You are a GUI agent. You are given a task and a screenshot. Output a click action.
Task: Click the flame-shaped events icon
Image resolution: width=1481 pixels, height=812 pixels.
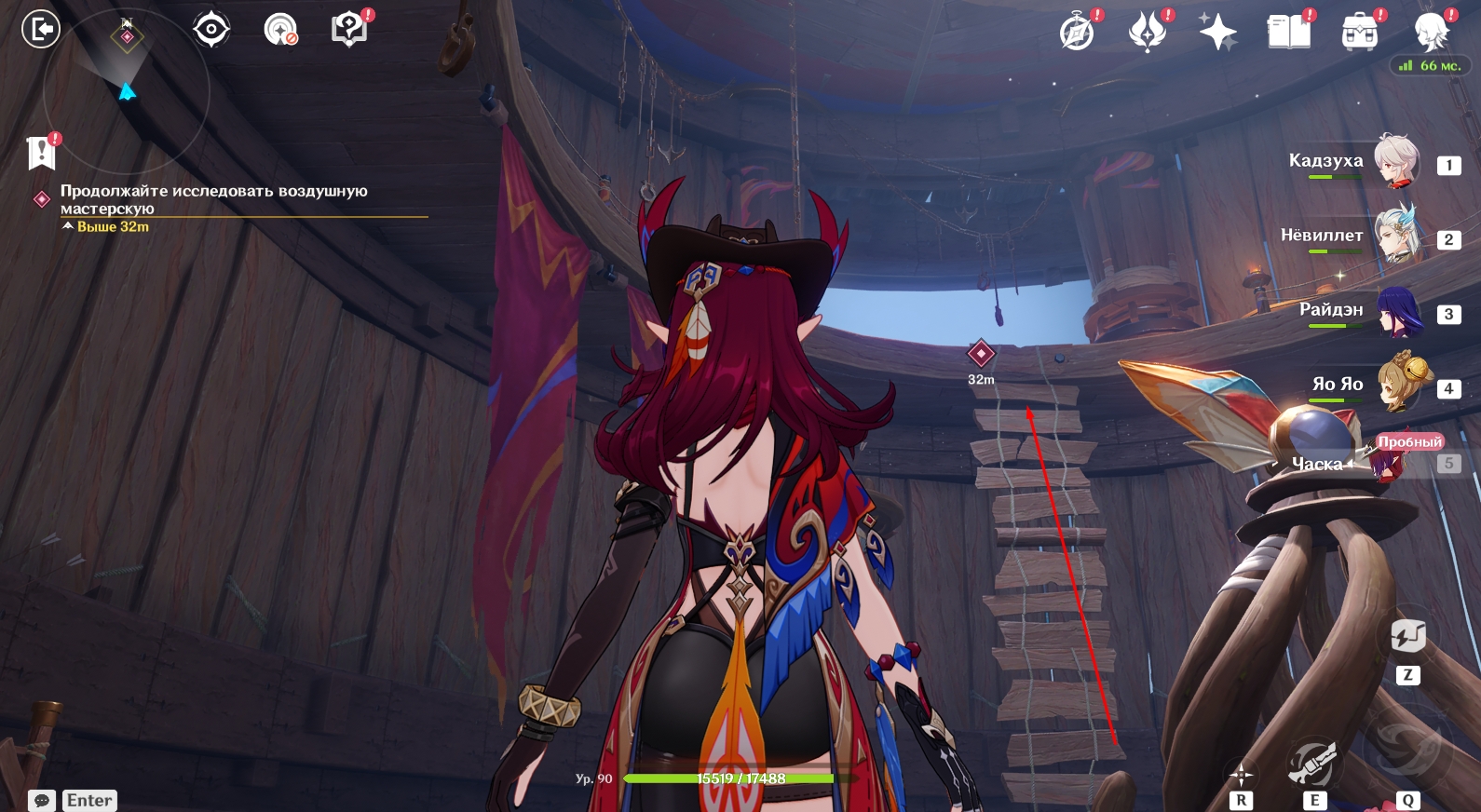point(1148,33)
